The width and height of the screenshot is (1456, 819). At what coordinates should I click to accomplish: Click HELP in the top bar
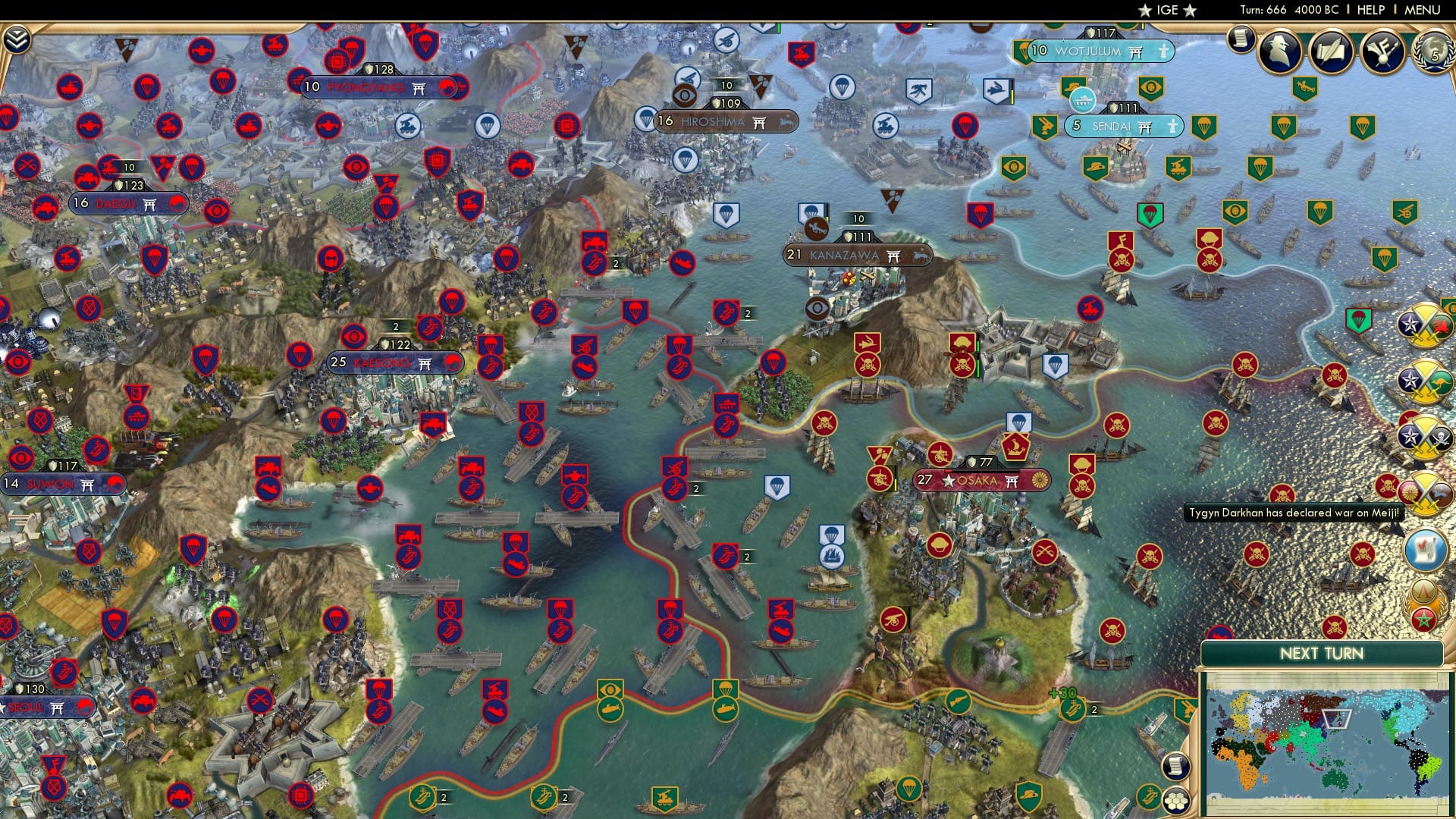[1370, 10]
